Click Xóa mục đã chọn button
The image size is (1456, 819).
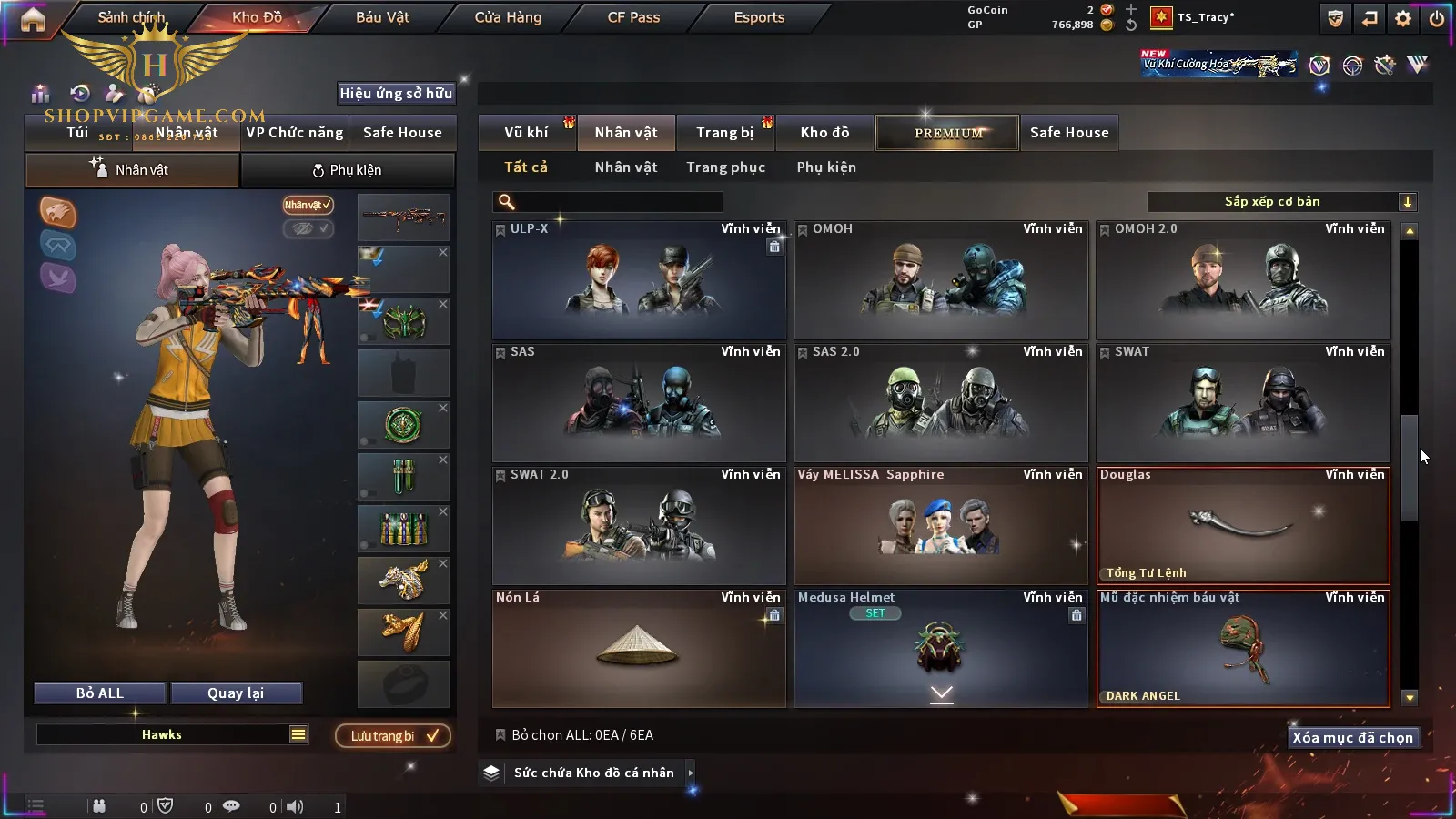pyautogui.click(x=1352, y=738)
